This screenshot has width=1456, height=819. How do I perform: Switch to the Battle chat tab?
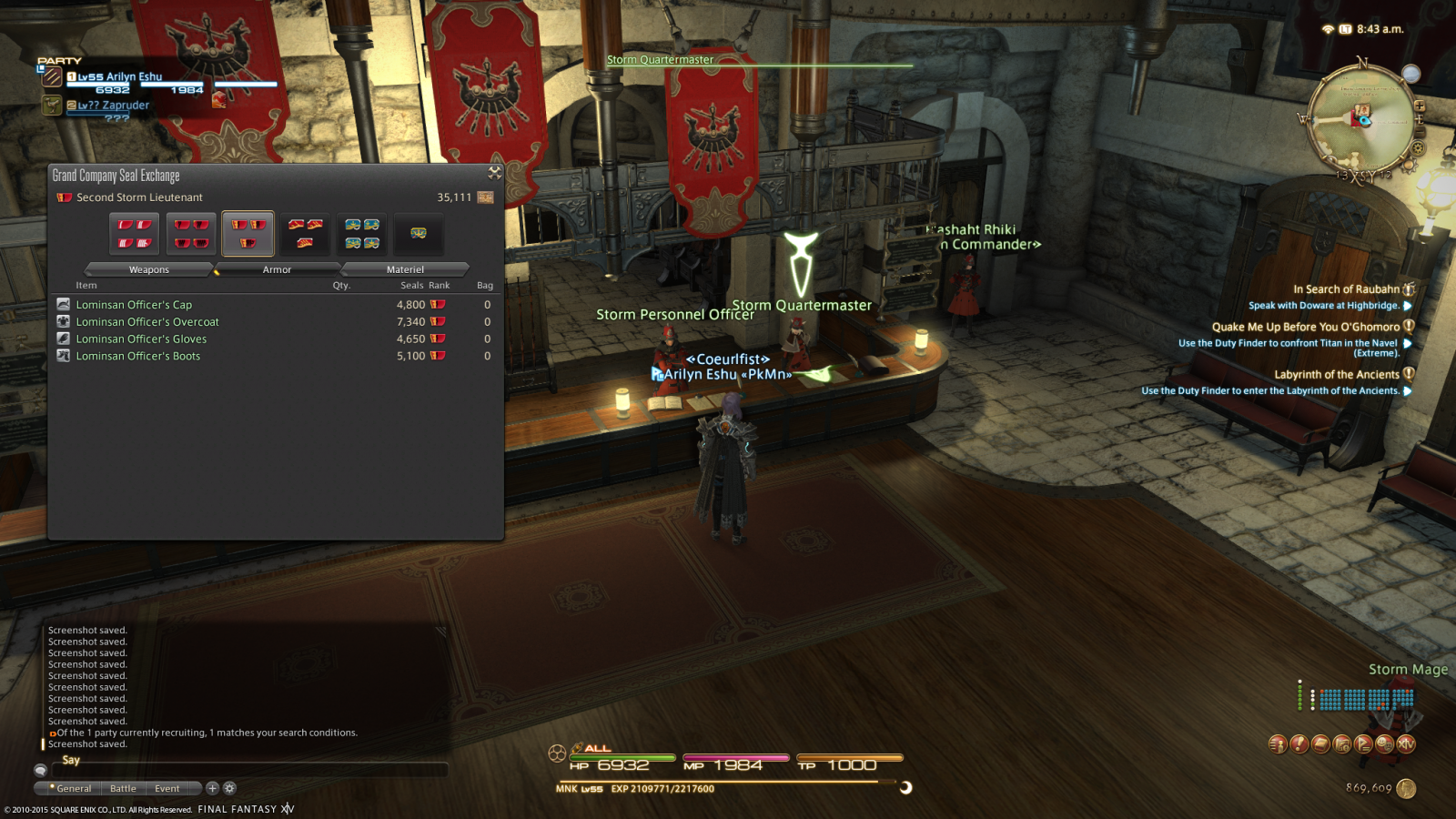click(x=123, y=789)
